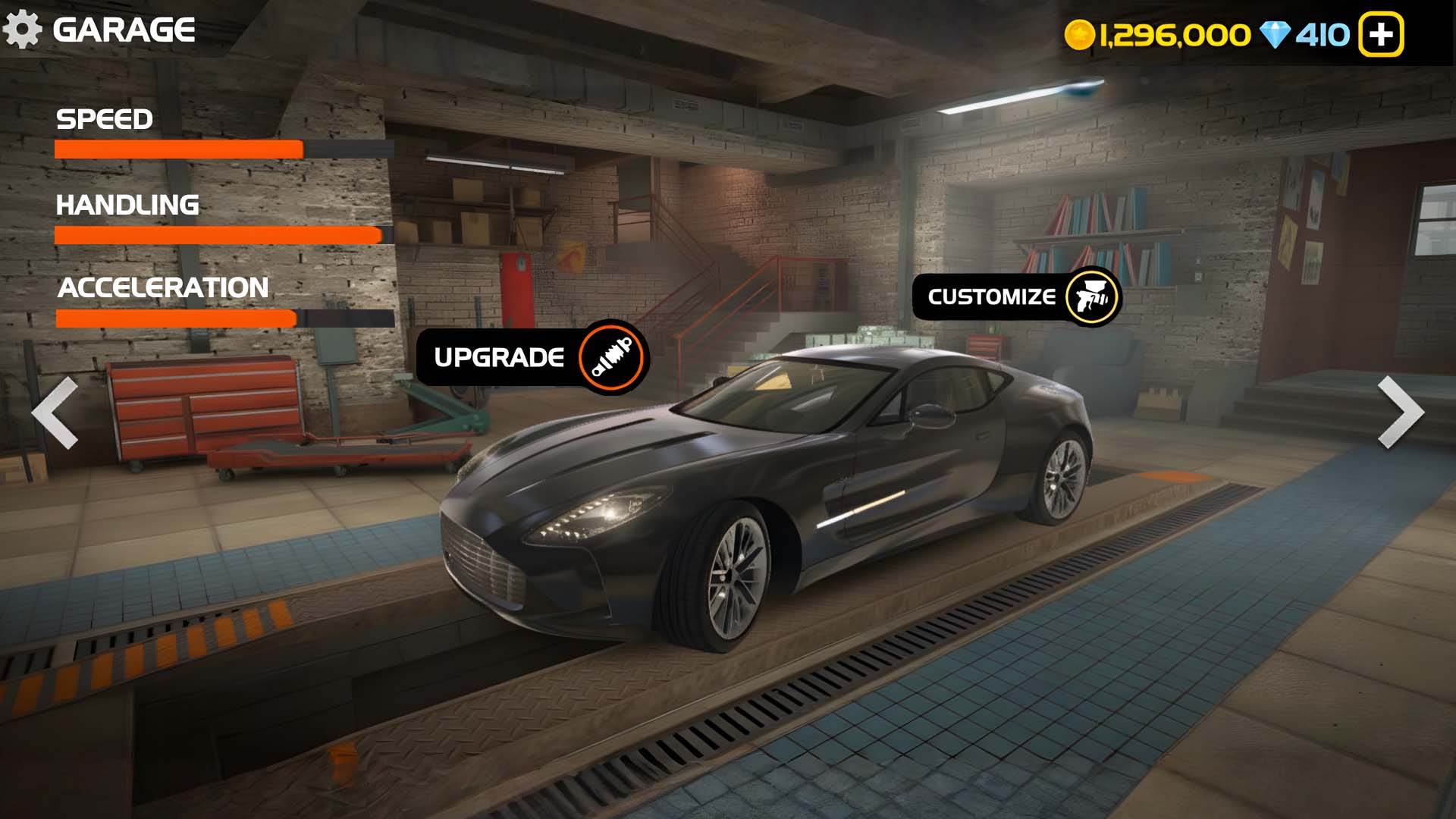Add more currency with the plus button
Viewport: 1456px width, 819px height.
pyautogui.click(x=1380, y=35)
